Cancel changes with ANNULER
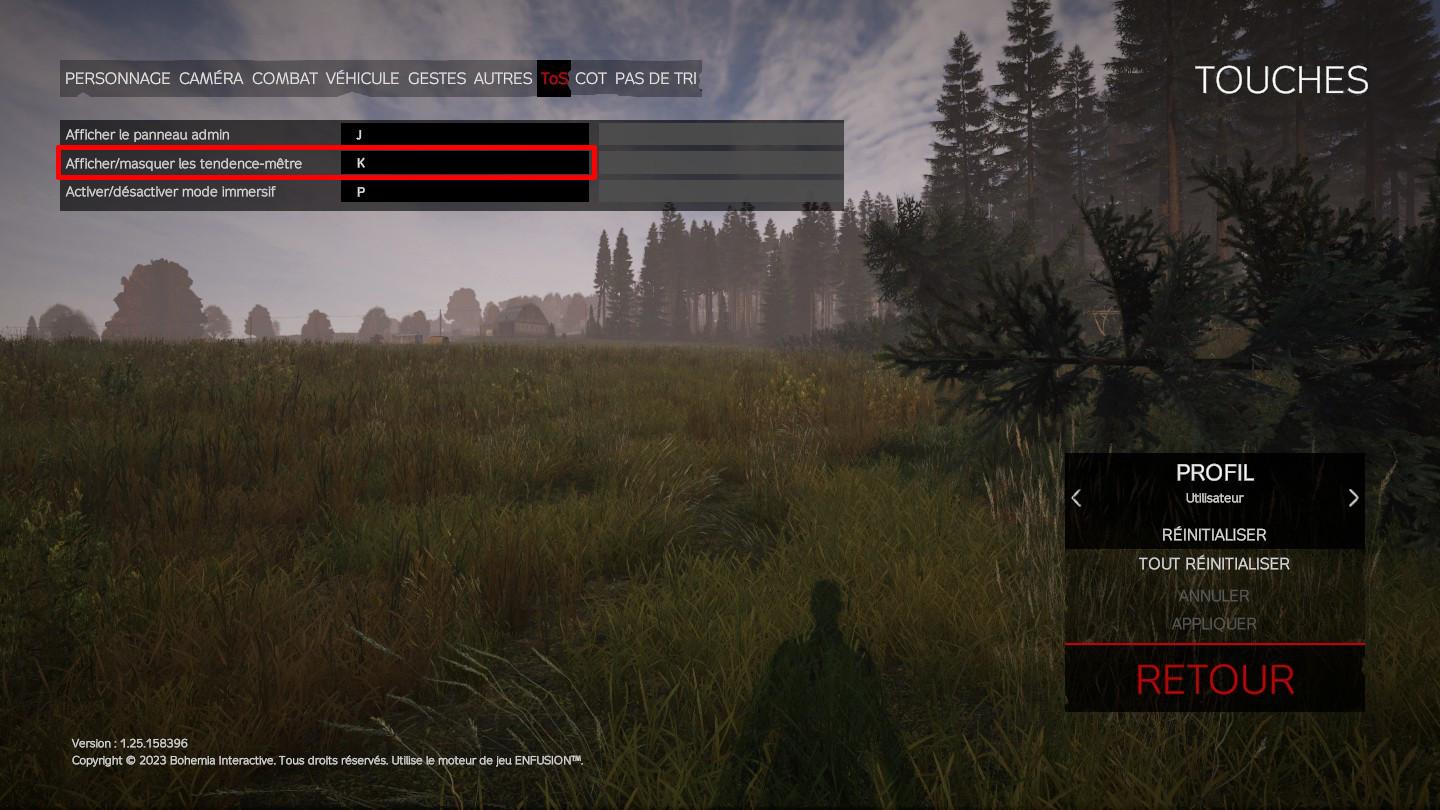Viewport: 1440px width, 810px height. pos(1214,596)
